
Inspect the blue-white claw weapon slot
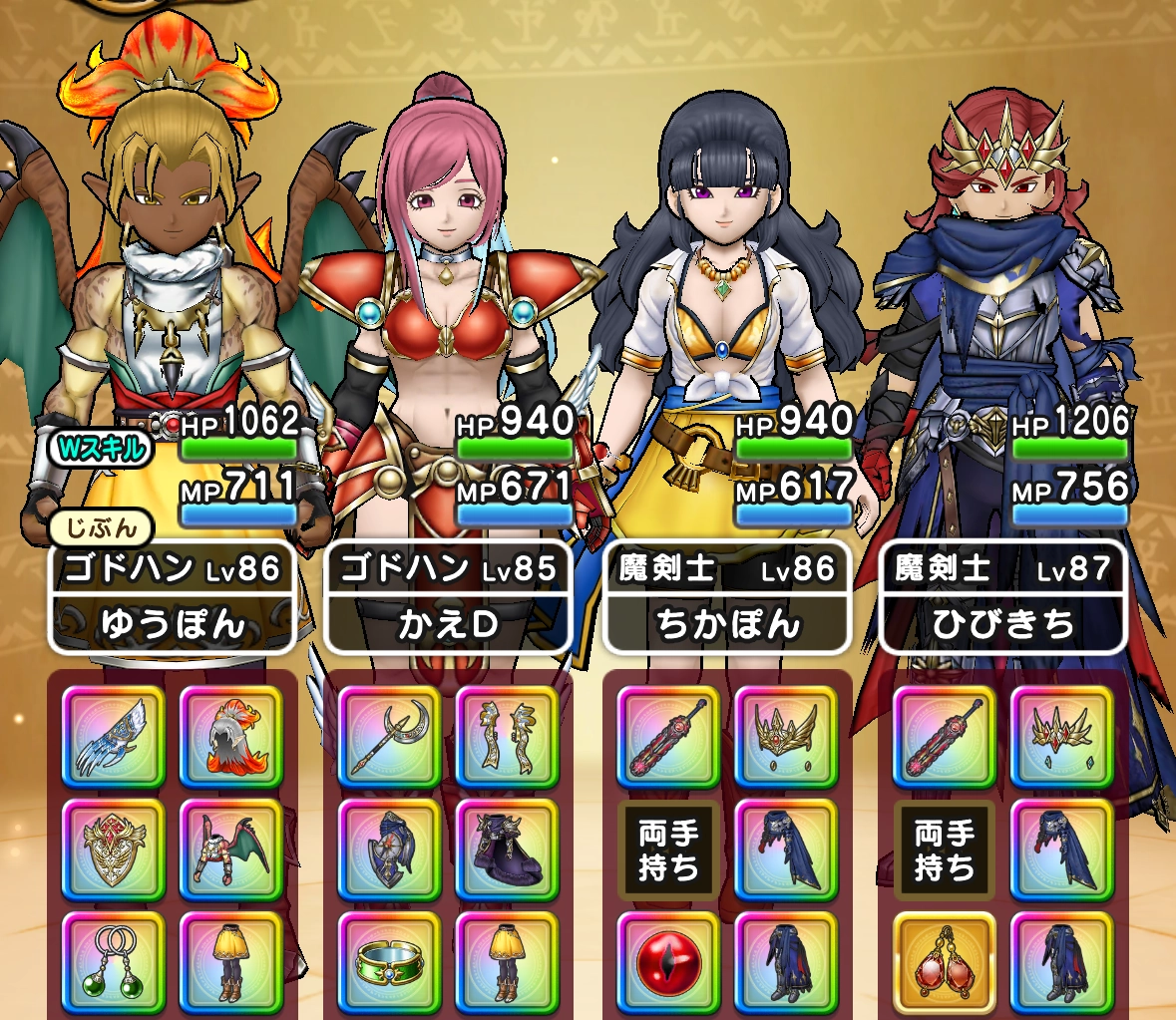click(x=114, y=737)
